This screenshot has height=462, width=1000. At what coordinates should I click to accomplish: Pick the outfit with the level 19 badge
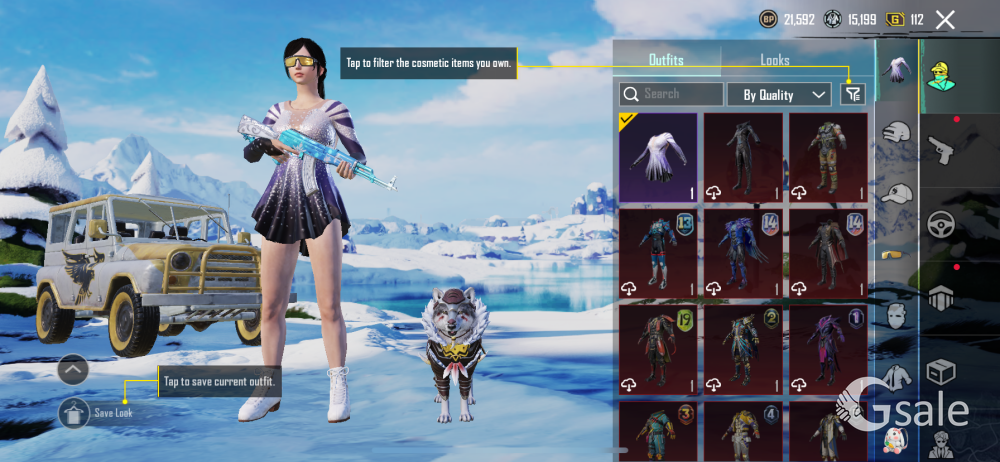point(658,350)
